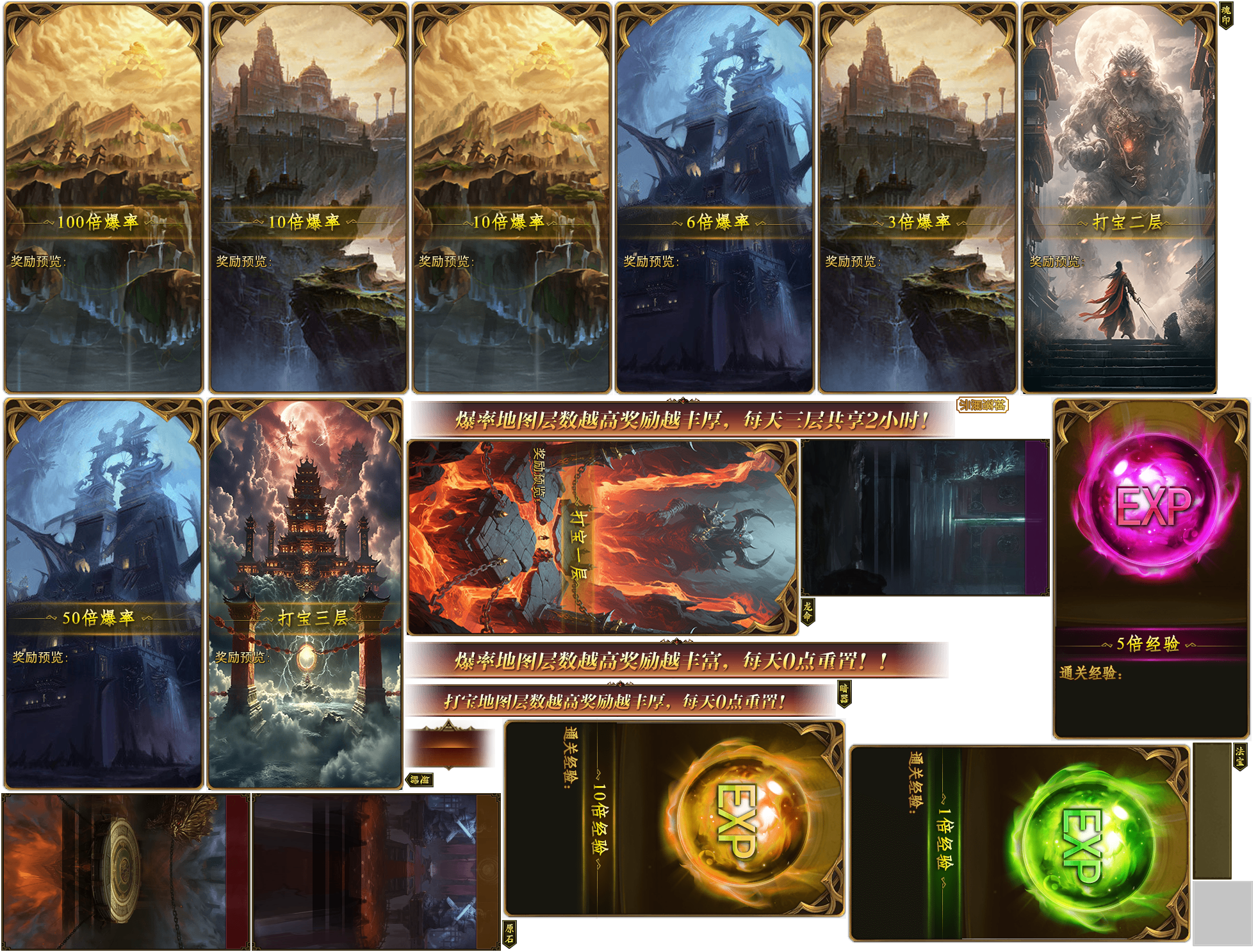
Task: Select the 100倍爆率 map card
Action: coord(103,197)
